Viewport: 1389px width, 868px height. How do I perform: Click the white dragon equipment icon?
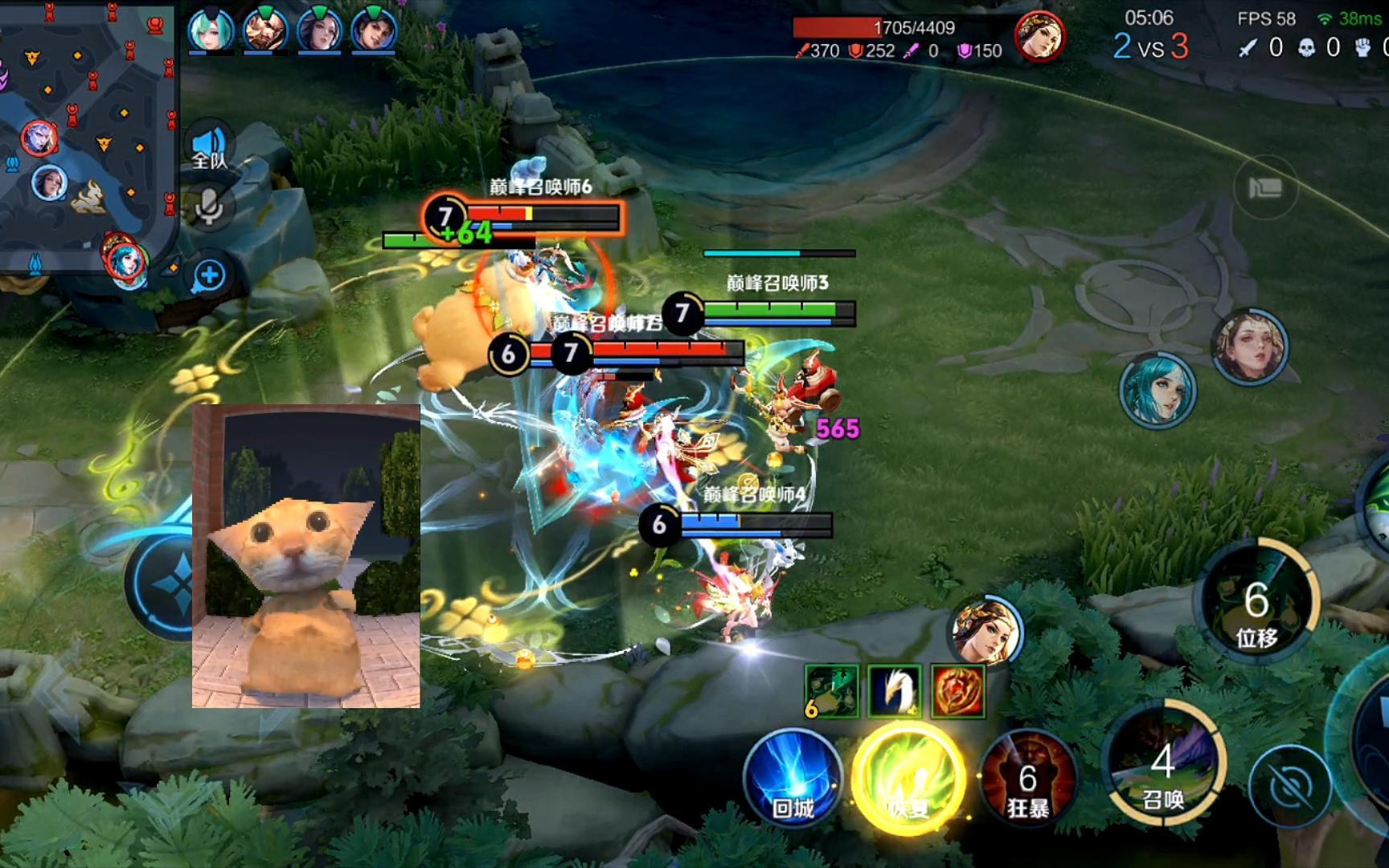point(895,690)
